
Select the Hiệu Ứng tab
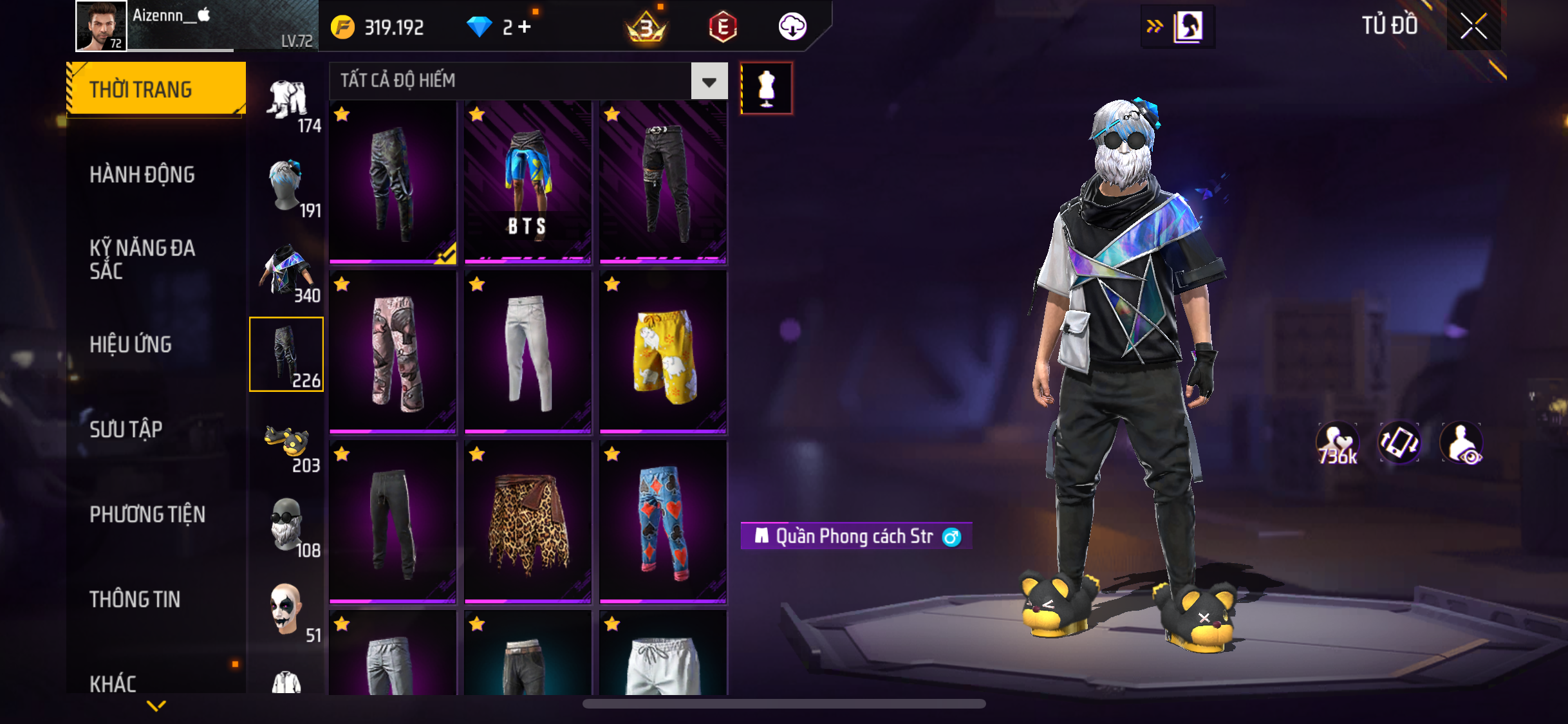coord(131,344)
